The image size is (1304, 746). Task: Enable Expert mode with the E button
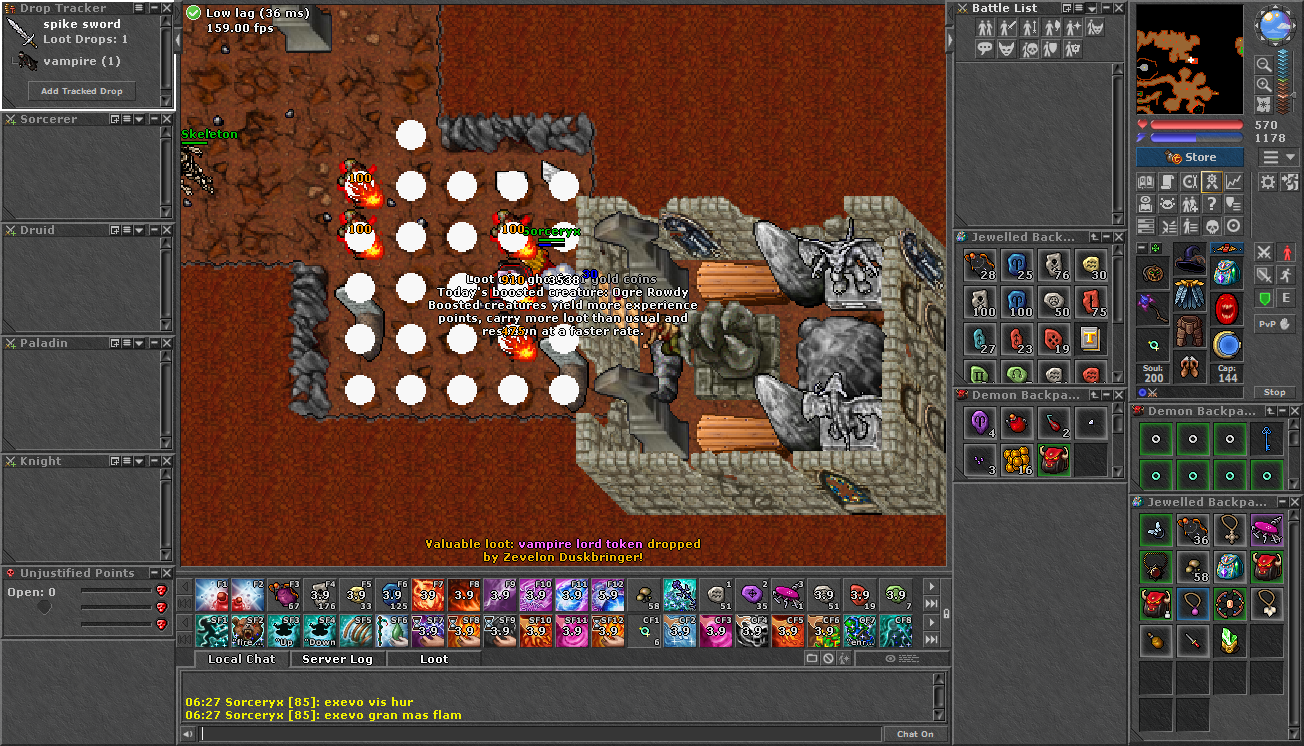click(1286, 298)
